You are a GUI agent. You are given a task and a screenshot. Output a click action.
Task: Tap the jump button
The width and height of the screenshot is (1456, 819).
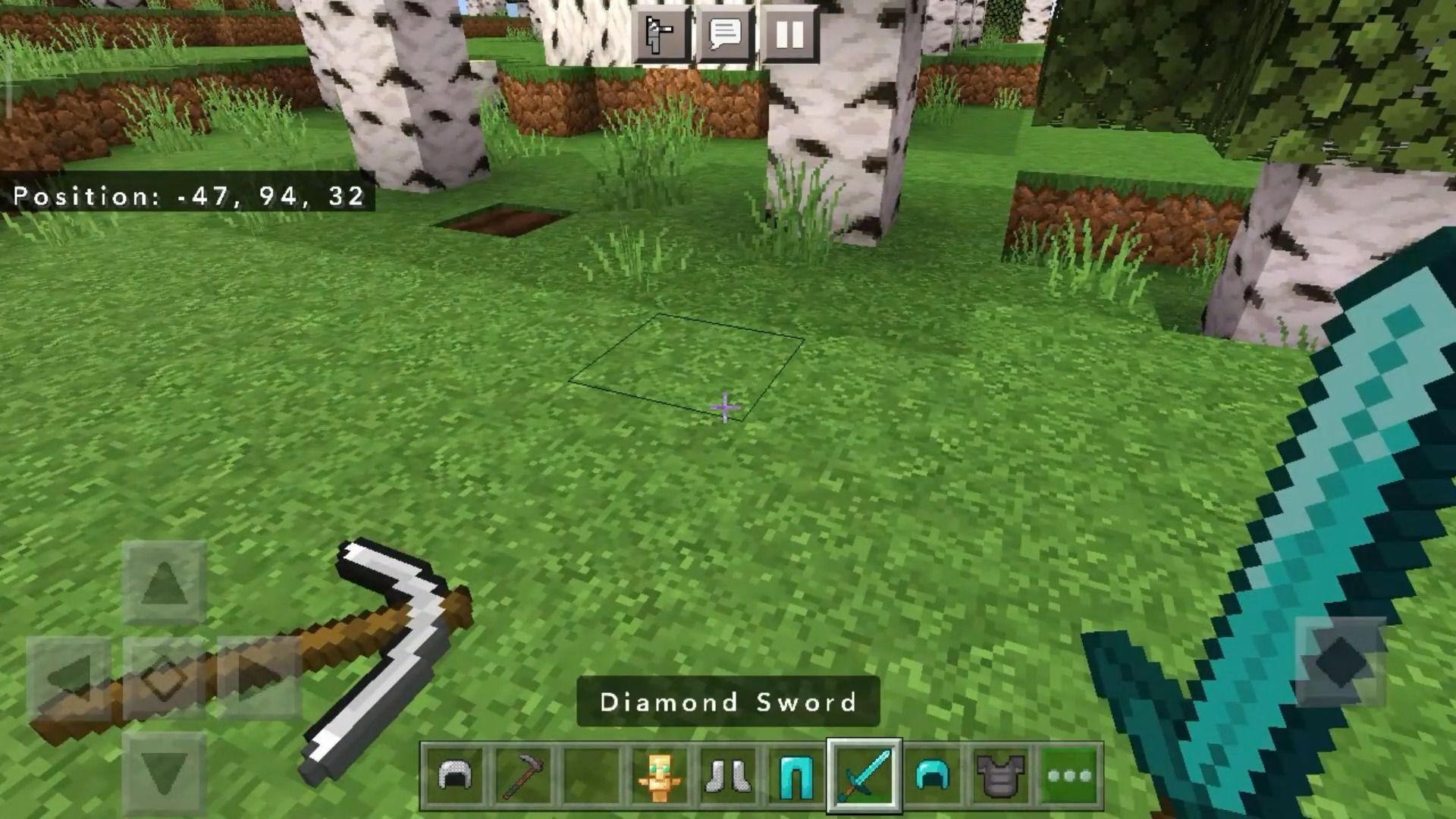pyautogui.click(x=1340, y=661)
